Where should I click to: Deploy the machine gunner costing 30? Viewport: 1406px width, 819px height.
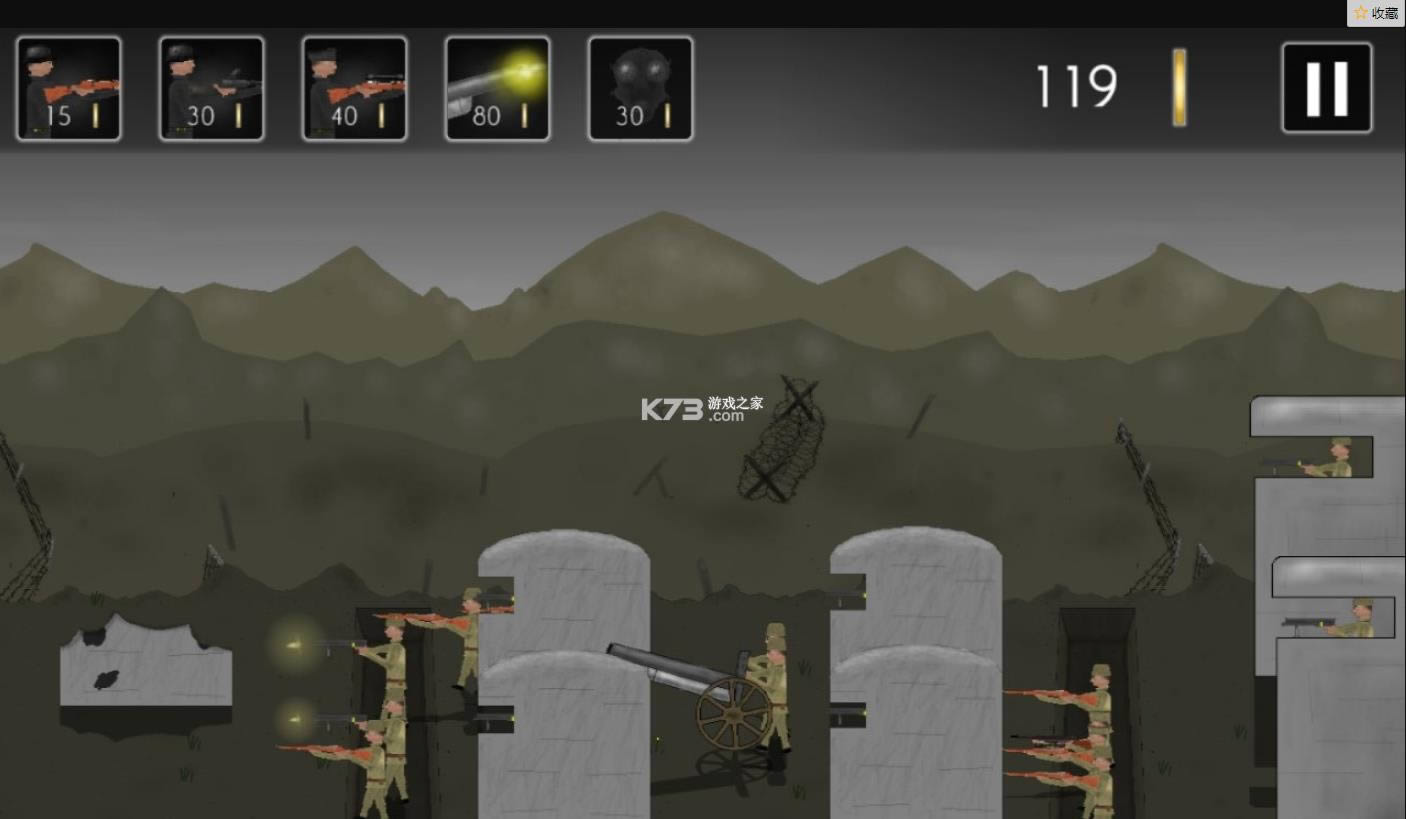click(x=212, y=89)
